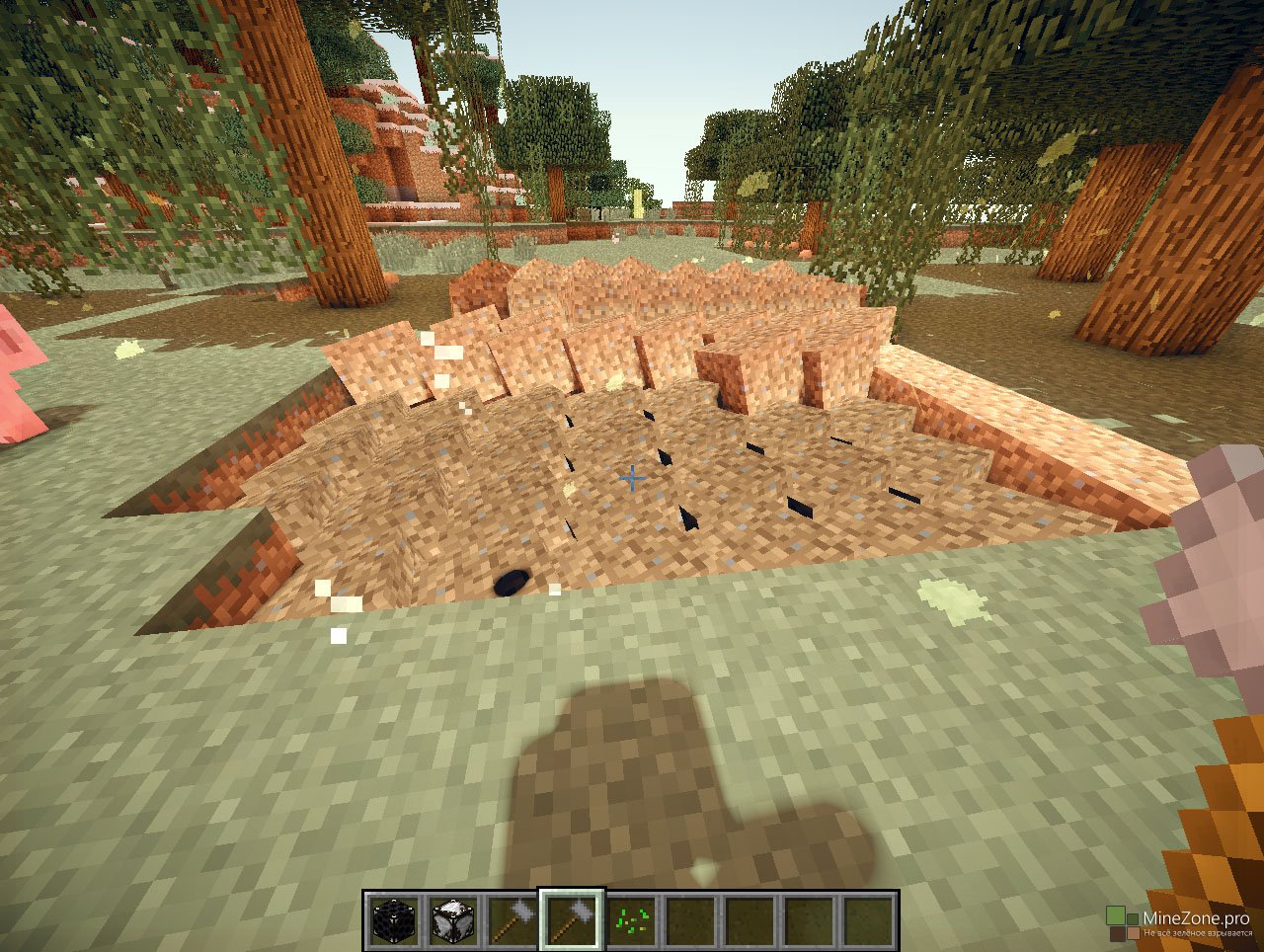Select the white block hotbar slot
1264x952 pixels.
coord(453,920)
